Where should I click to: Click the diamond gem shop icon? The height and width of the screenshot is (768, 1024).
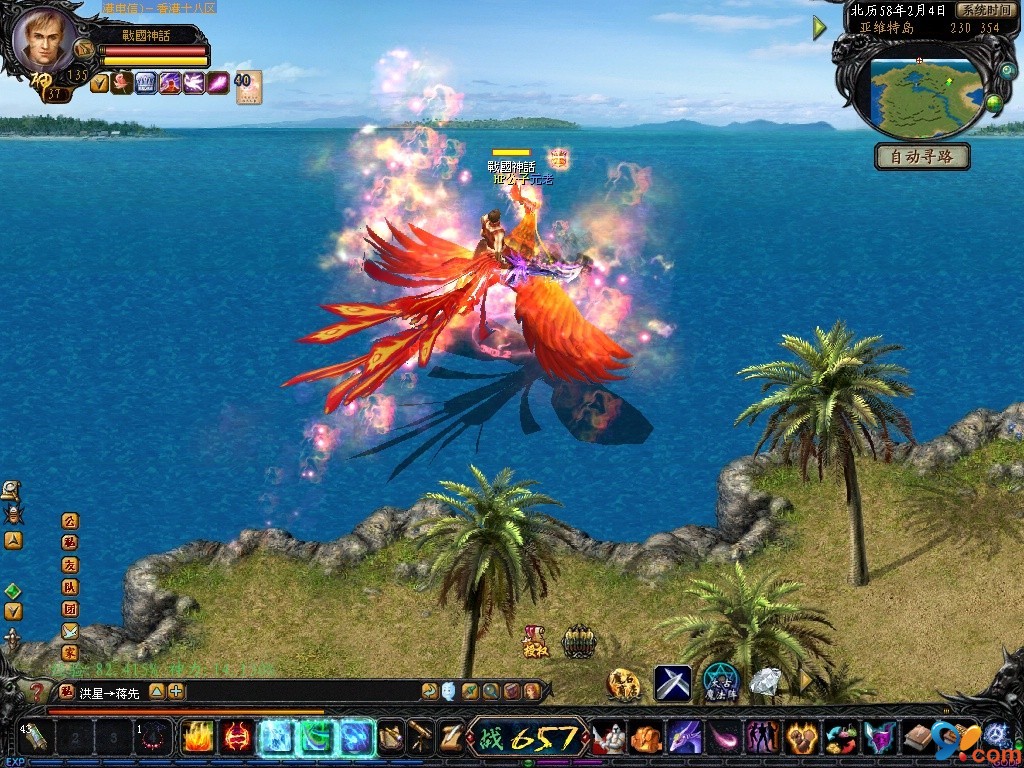pyautogui.click(x=766, y=682)
